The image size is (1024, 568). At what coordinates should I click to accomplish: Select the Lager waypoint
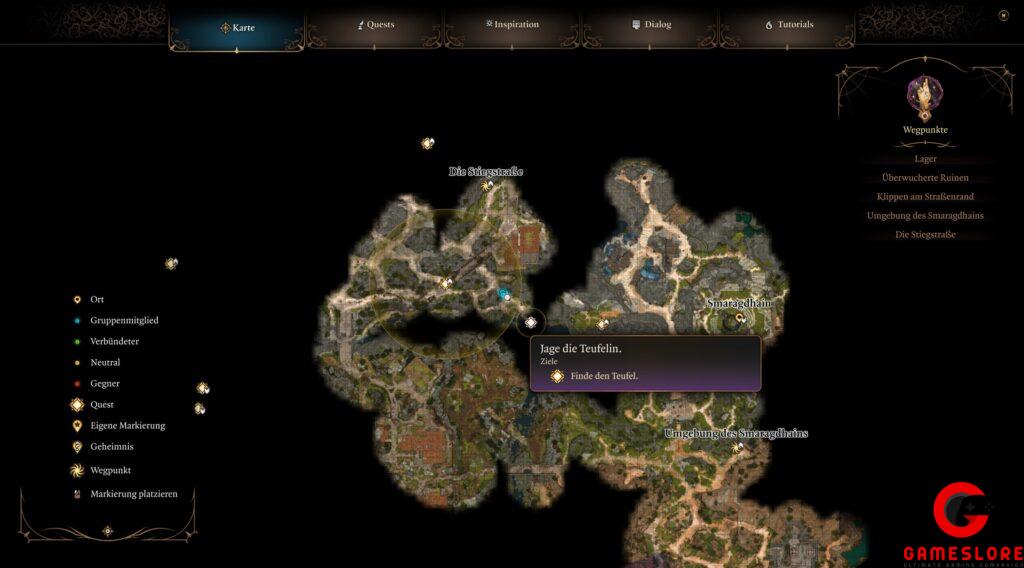pos(925,159)
